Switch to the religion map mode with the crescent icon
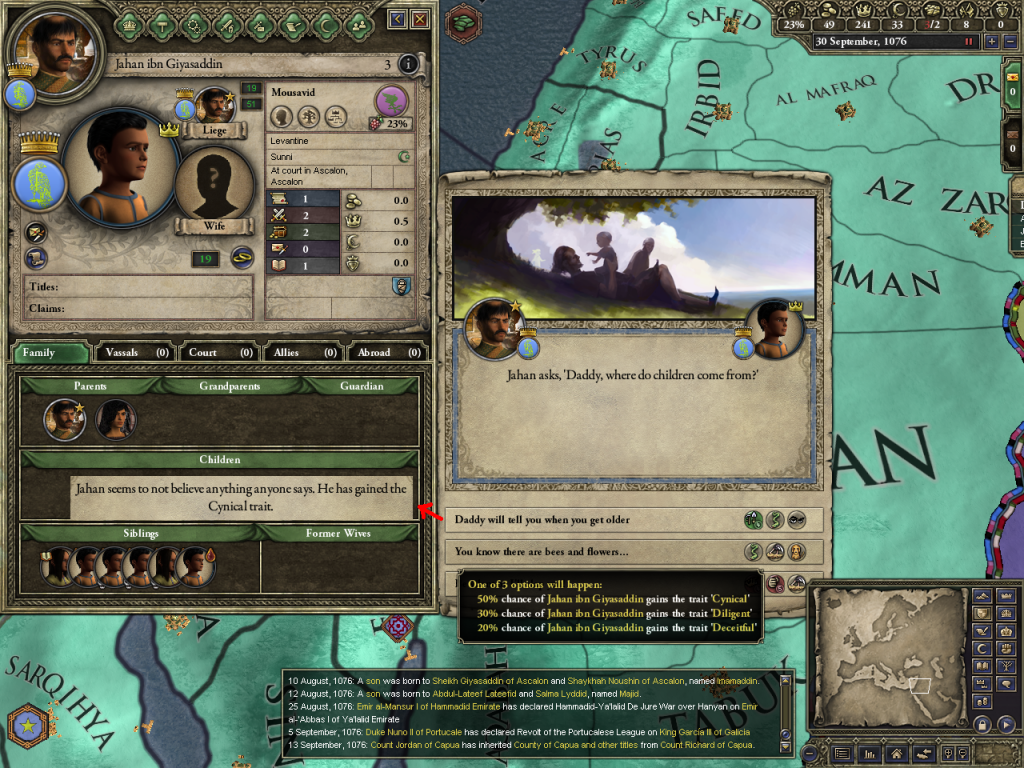This screenshot has width=1024, height=768. click(981, 649)
